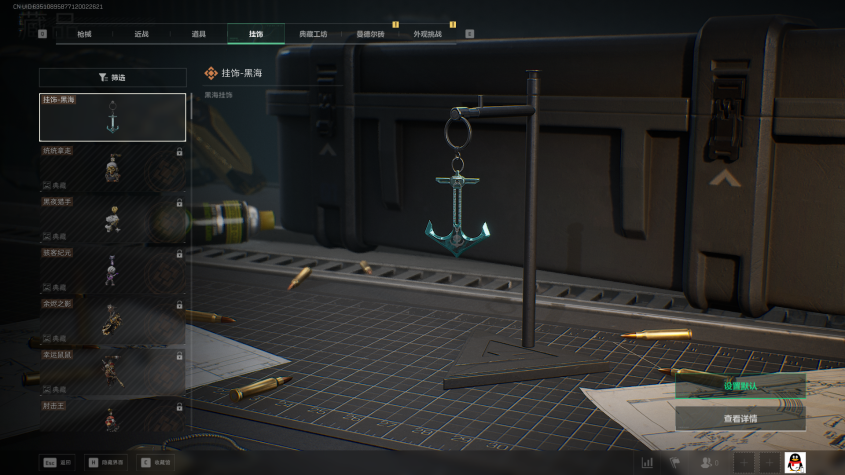
Task: Open the 典藏工坊 tab
Action: point(313,34)
